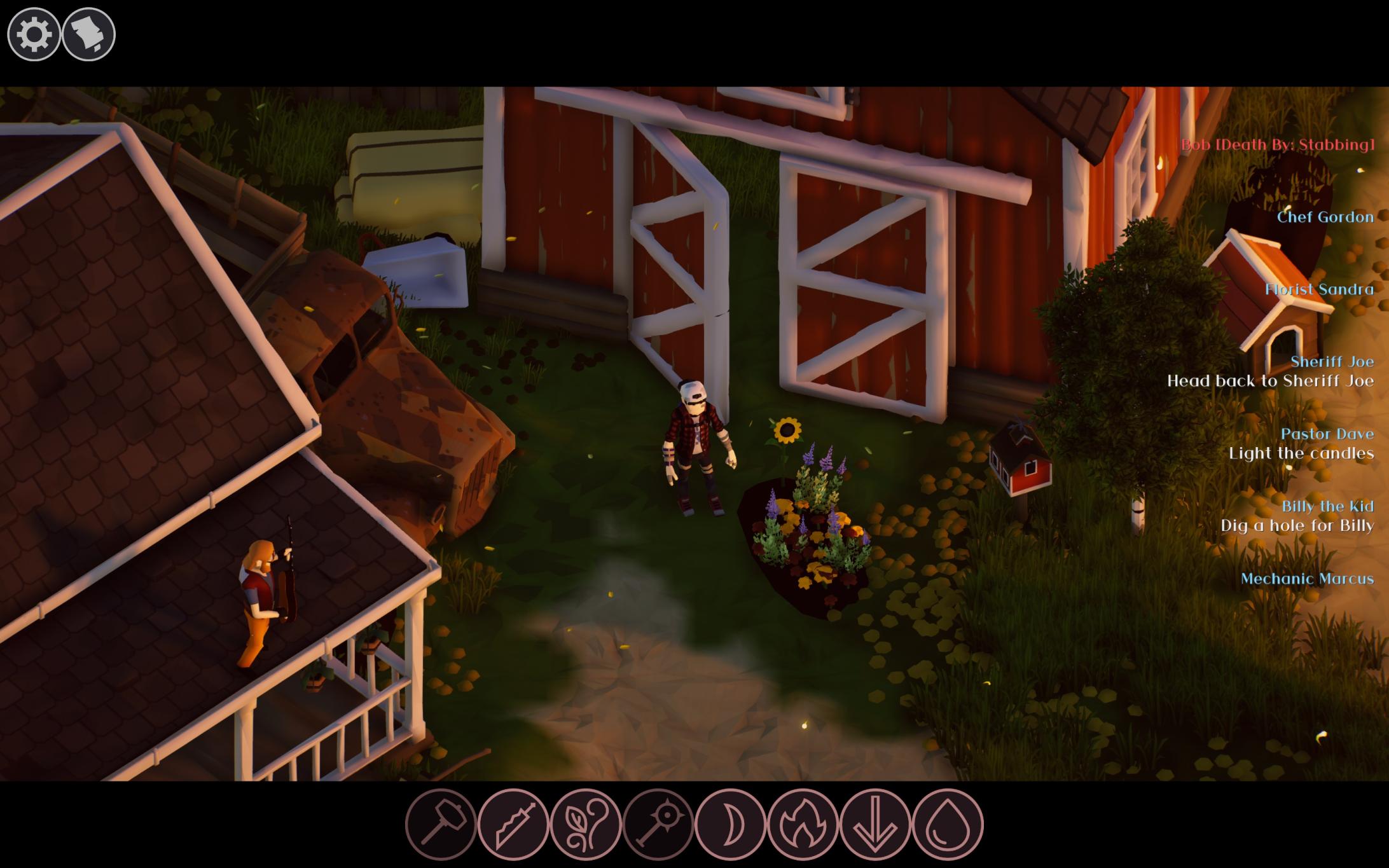Open the journal notes icon
The image size is (1389, 868).
click(x=88, y=33)
